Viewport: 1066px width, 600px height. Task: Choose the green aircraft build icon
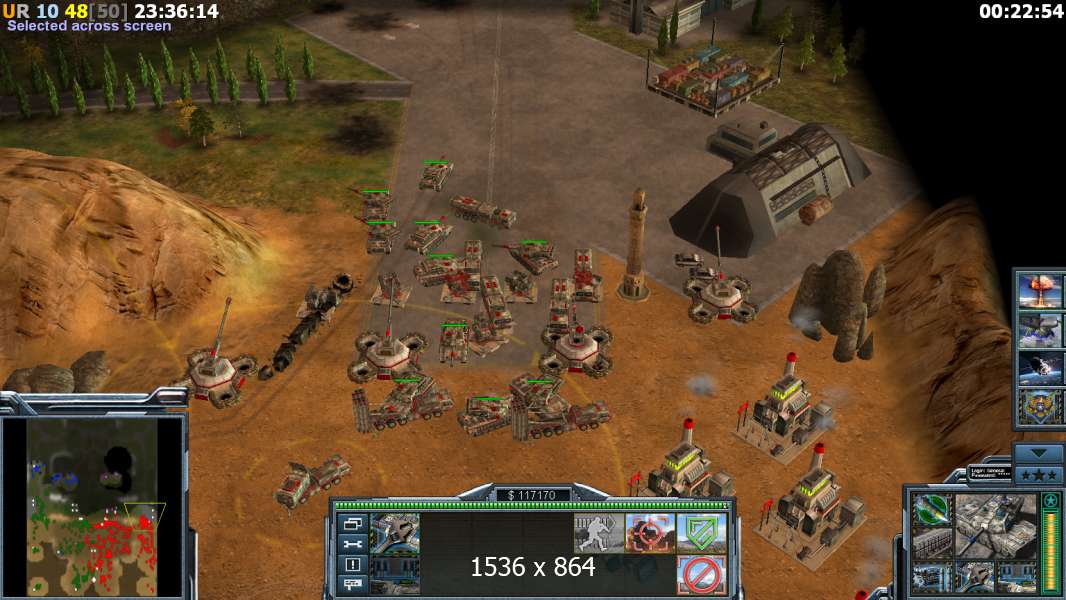pyautogui.click(x=931, y=510)
